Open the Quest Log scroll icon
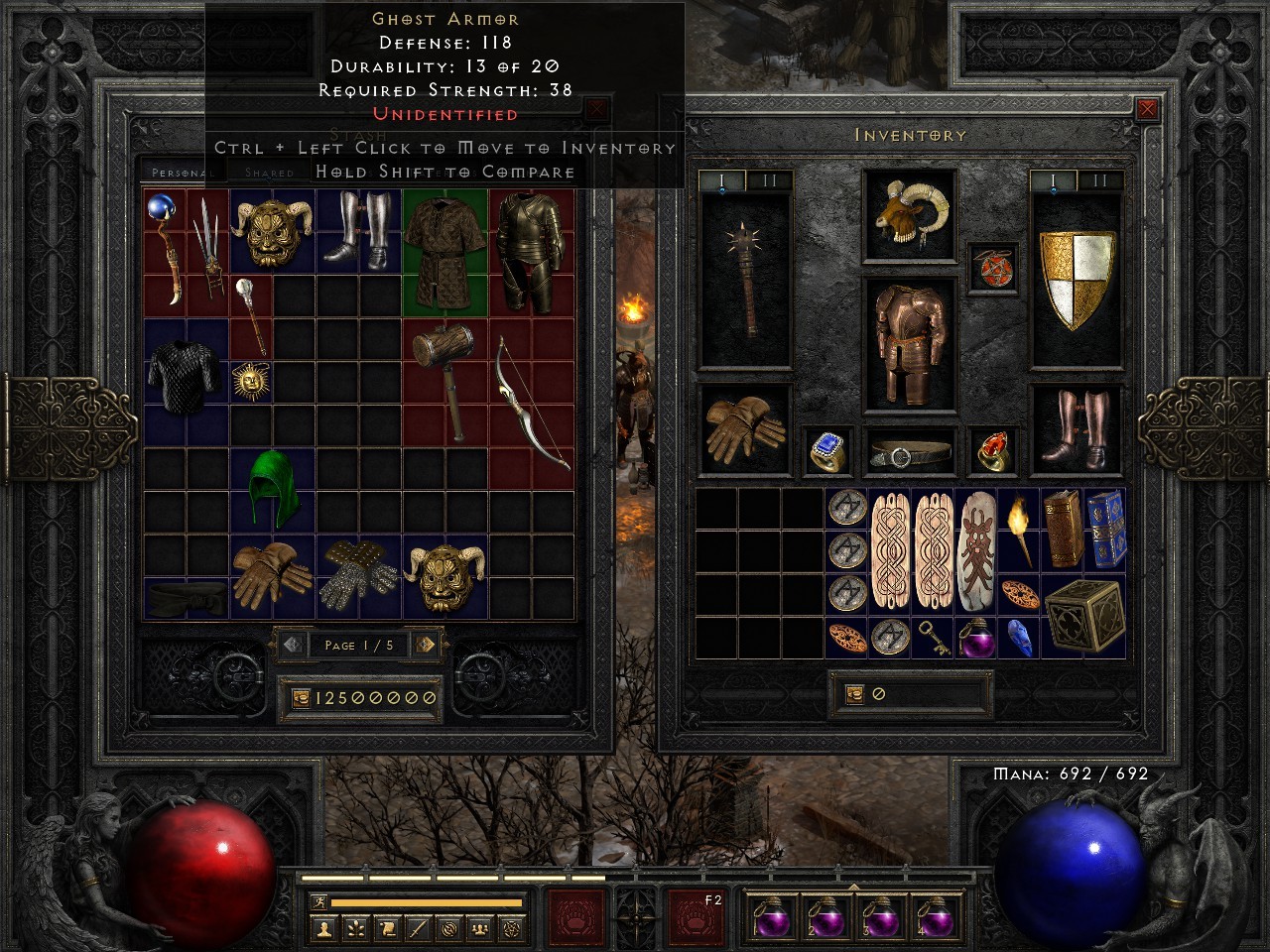The width and height of the screenshot is (1270, 952). pyautogui.click(x=388, y=929)
